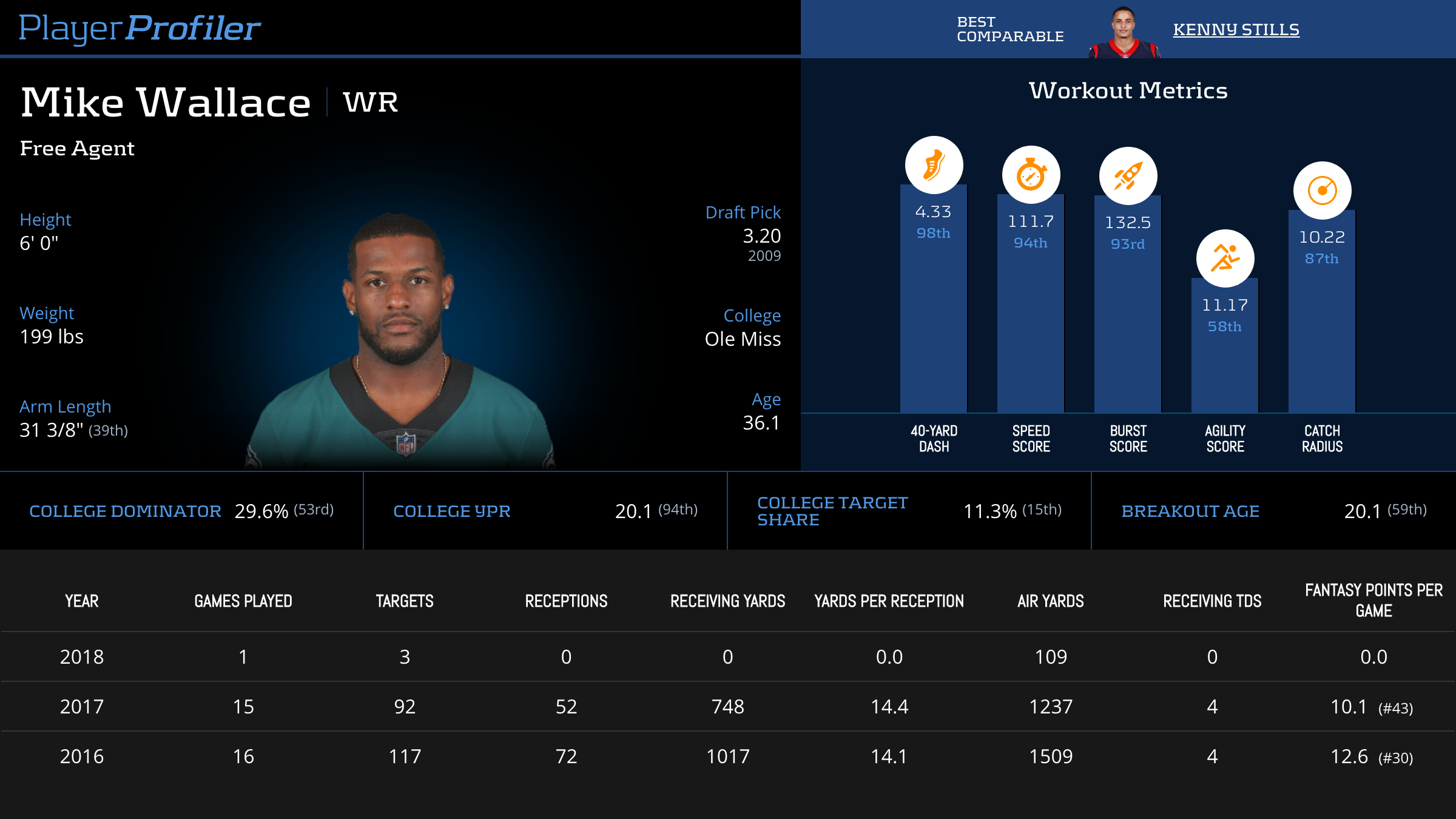1456x819 pixels.
Task: Click the 40-yard dash shoe icon
Action: pos(934,165)
